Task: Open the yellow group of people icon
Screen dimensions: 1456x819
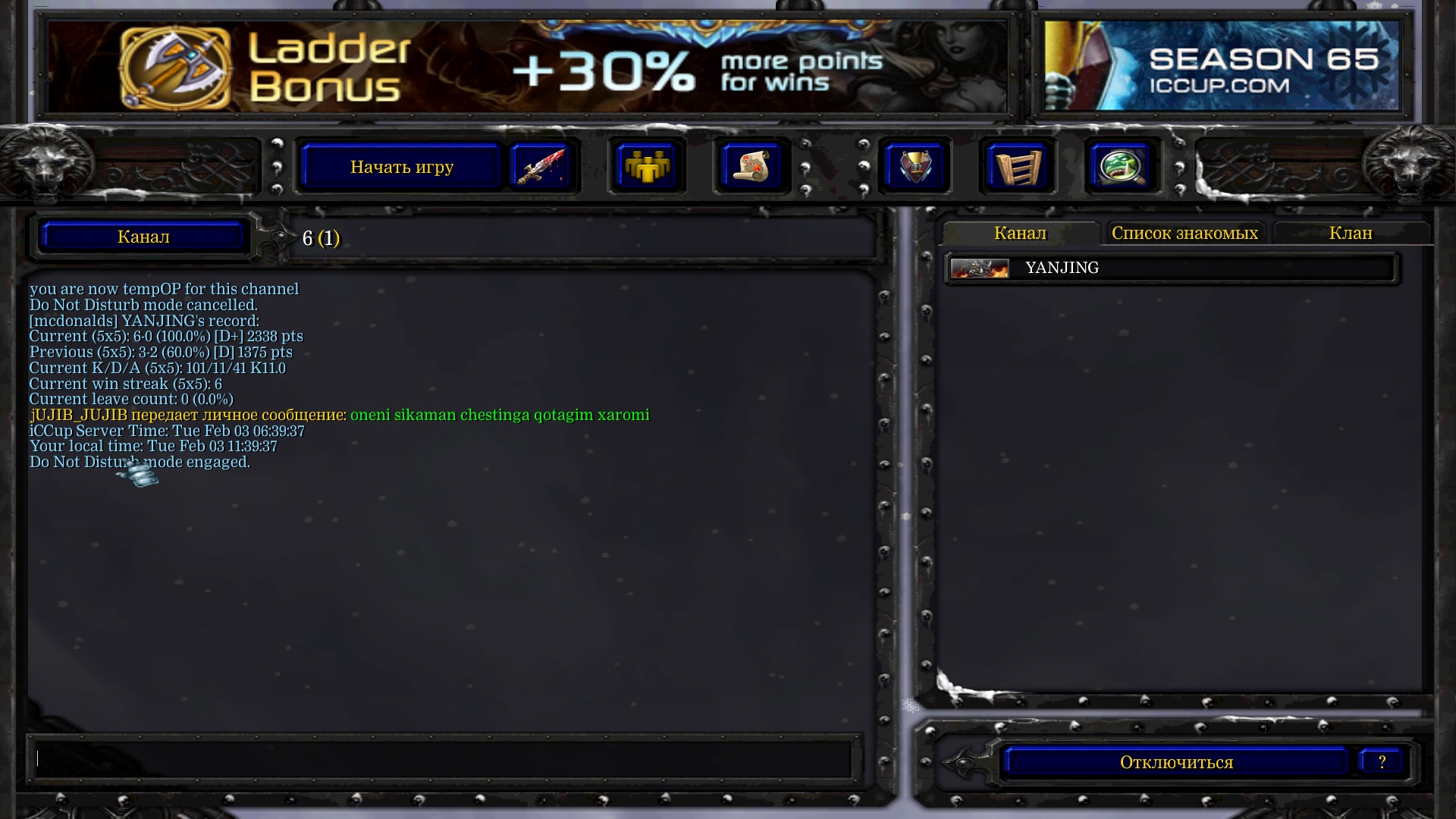Action: [646, 167]
